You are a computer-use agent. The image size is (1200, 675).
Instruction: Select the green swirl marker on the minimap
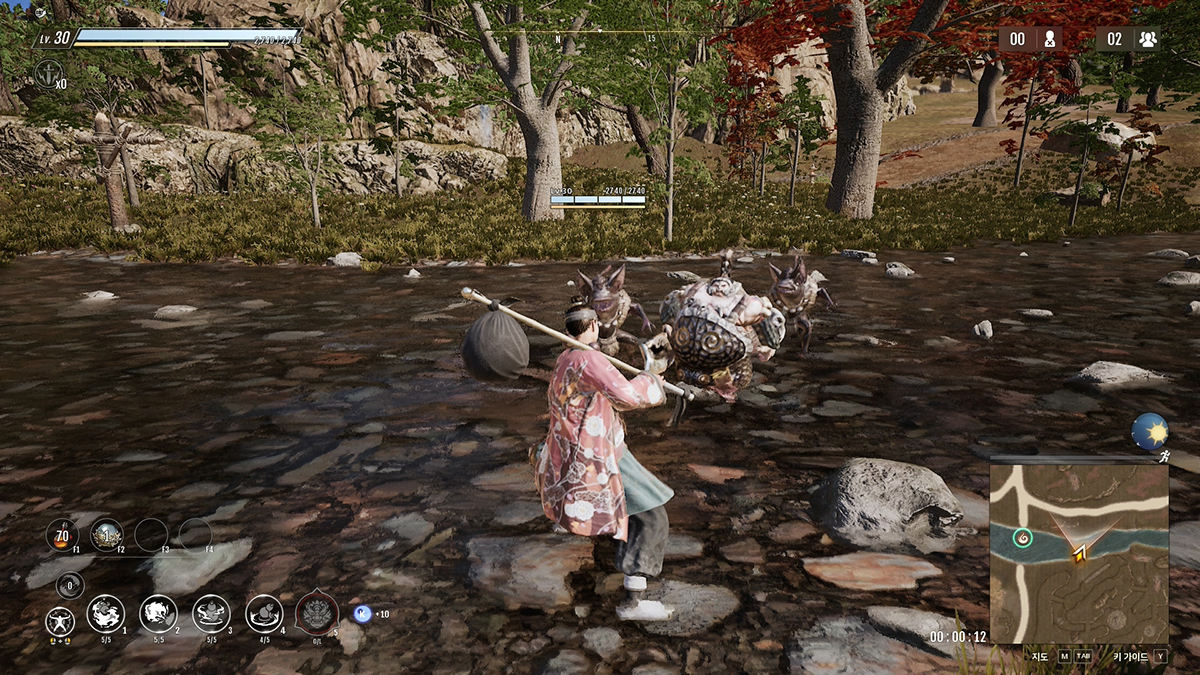[x=1022, y=538]
